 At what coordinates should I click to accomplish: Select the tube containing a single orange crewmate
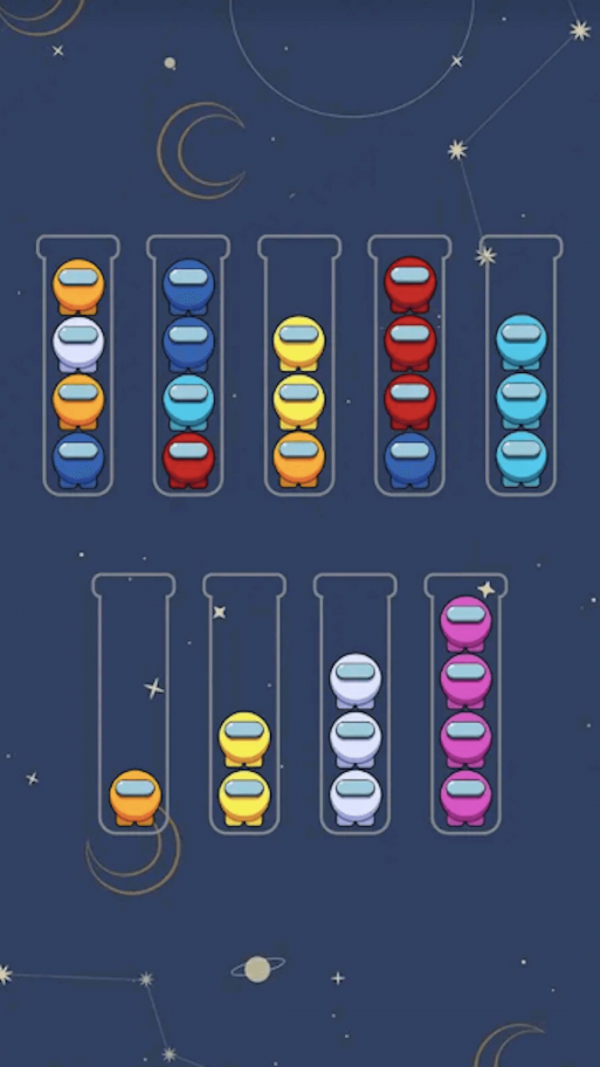[134, 705]
